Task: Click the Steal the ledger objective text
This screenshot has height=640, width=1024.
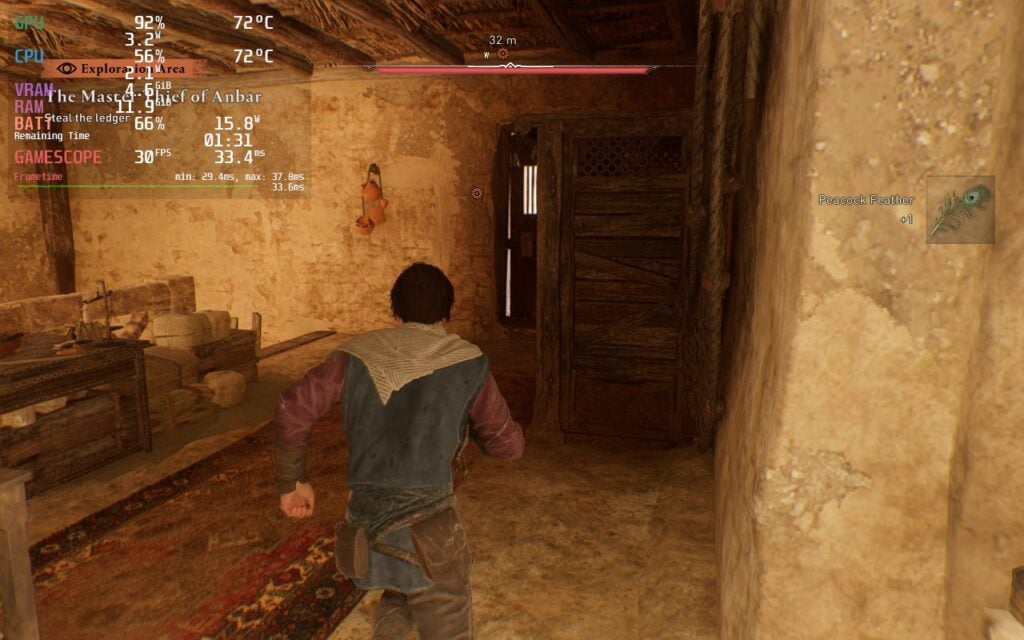Action: click(x=87, y=118)
